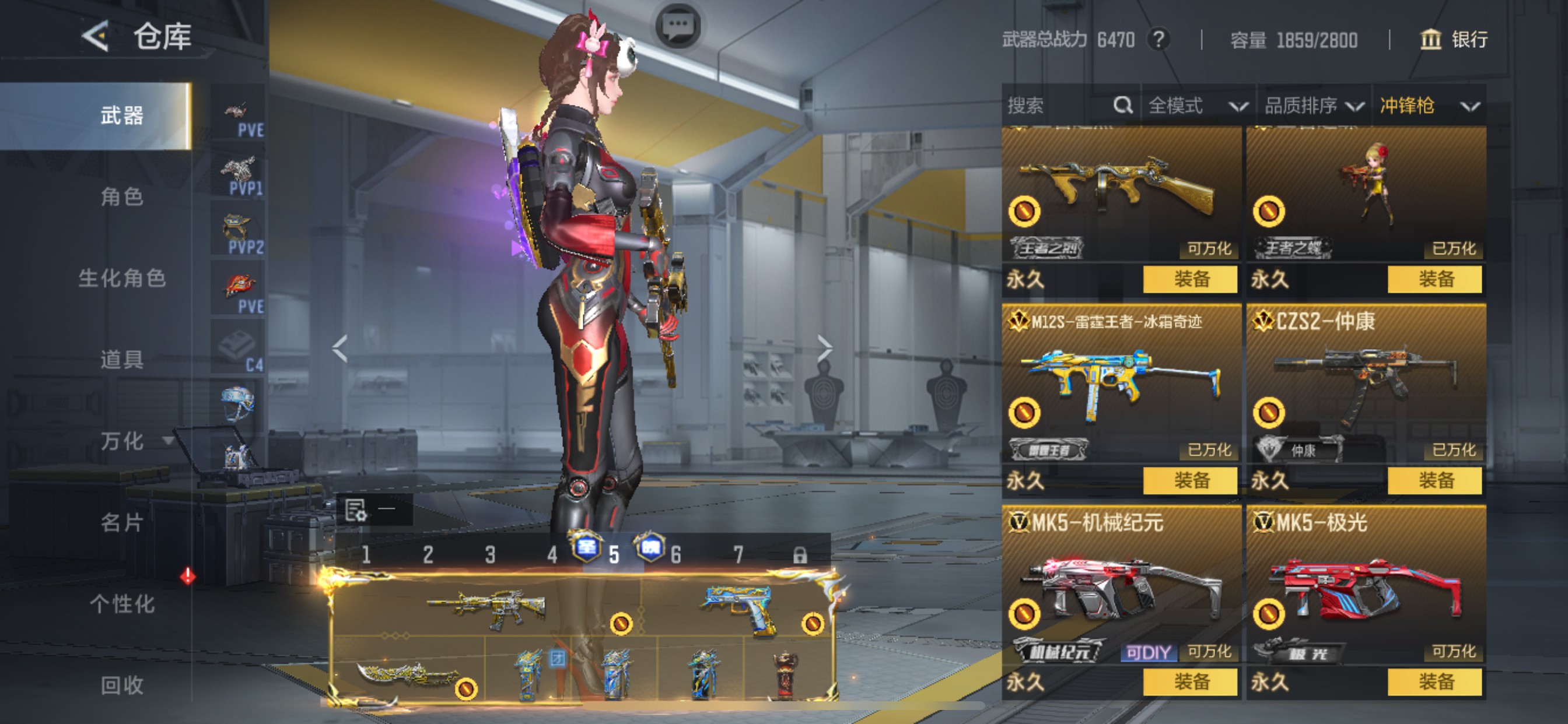Change the 冲锋枪 weapon type filter
The height and width of the screenshot is (724, 1568).
[1428, 106]
